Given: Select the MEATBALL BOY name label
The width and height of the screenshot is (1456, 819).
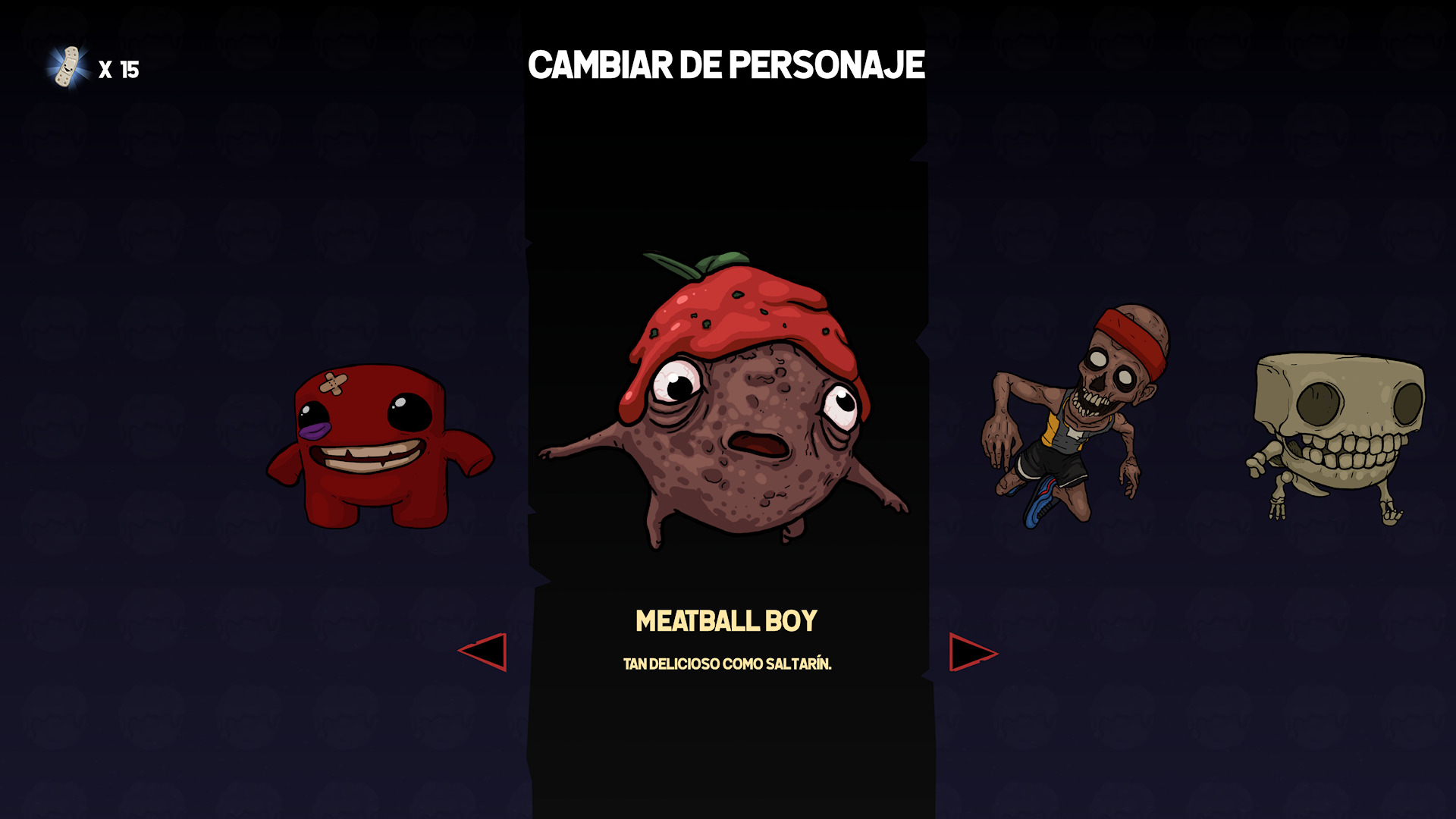Looking at the screenshot, I should 726,620.
